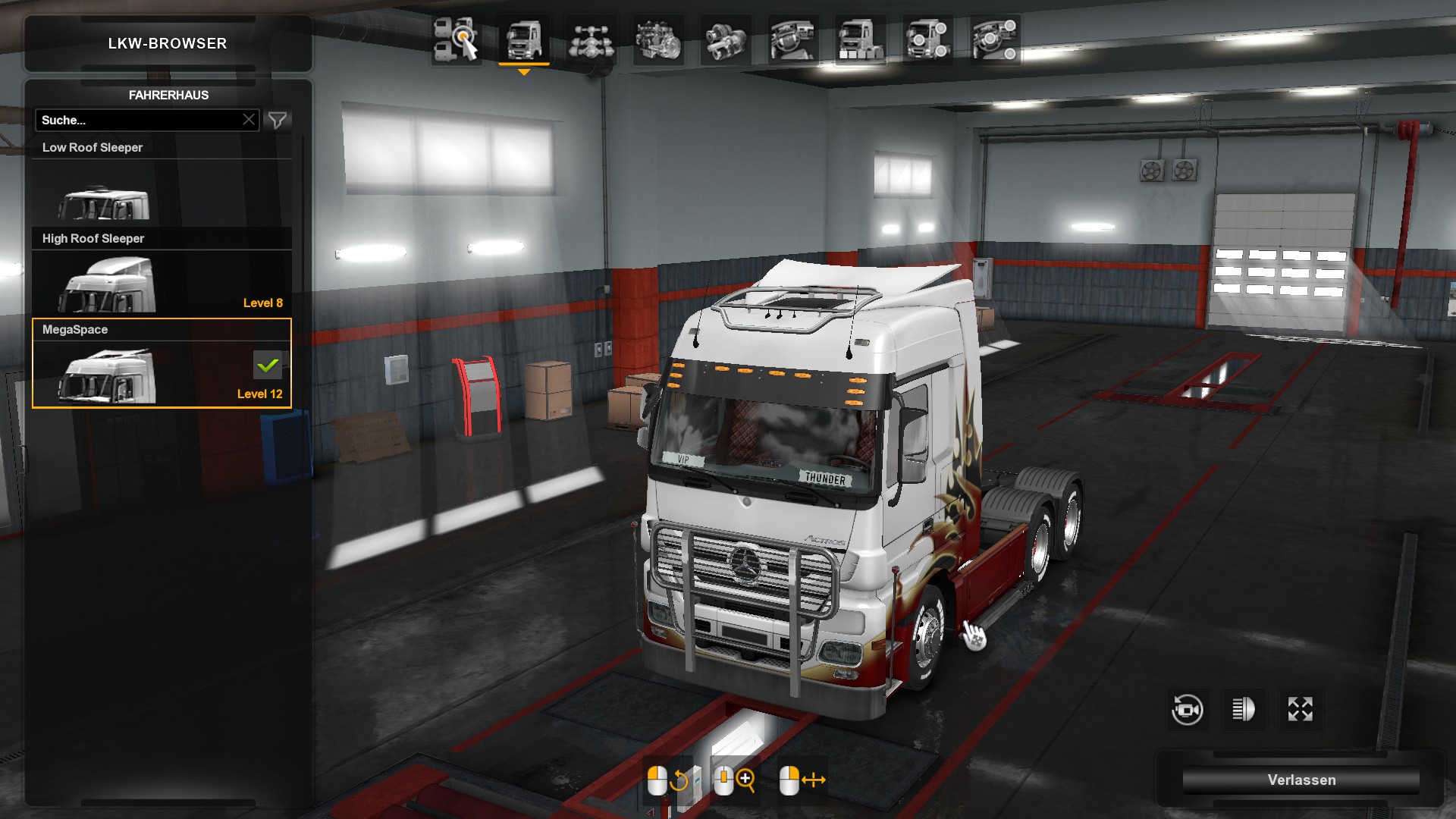
Task: Open the interior accessories tab
Action: tap(995, 39)
